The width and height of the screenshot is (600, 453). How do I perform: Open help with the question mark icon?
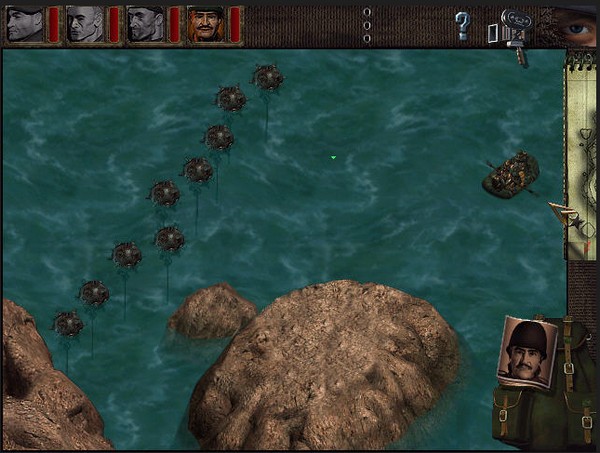pos(462,25)
